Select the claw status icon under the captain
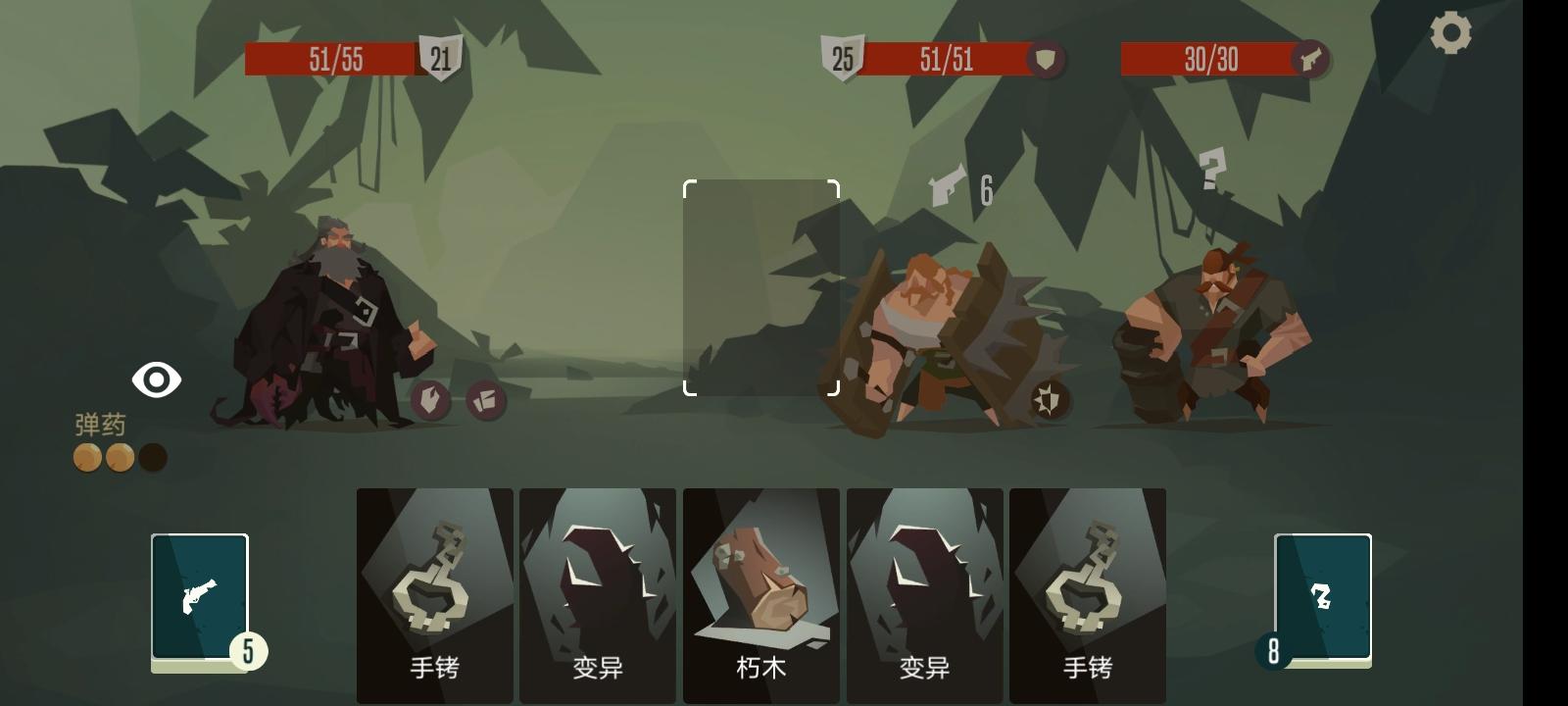The image size is (1568, 706). (431, 402)
